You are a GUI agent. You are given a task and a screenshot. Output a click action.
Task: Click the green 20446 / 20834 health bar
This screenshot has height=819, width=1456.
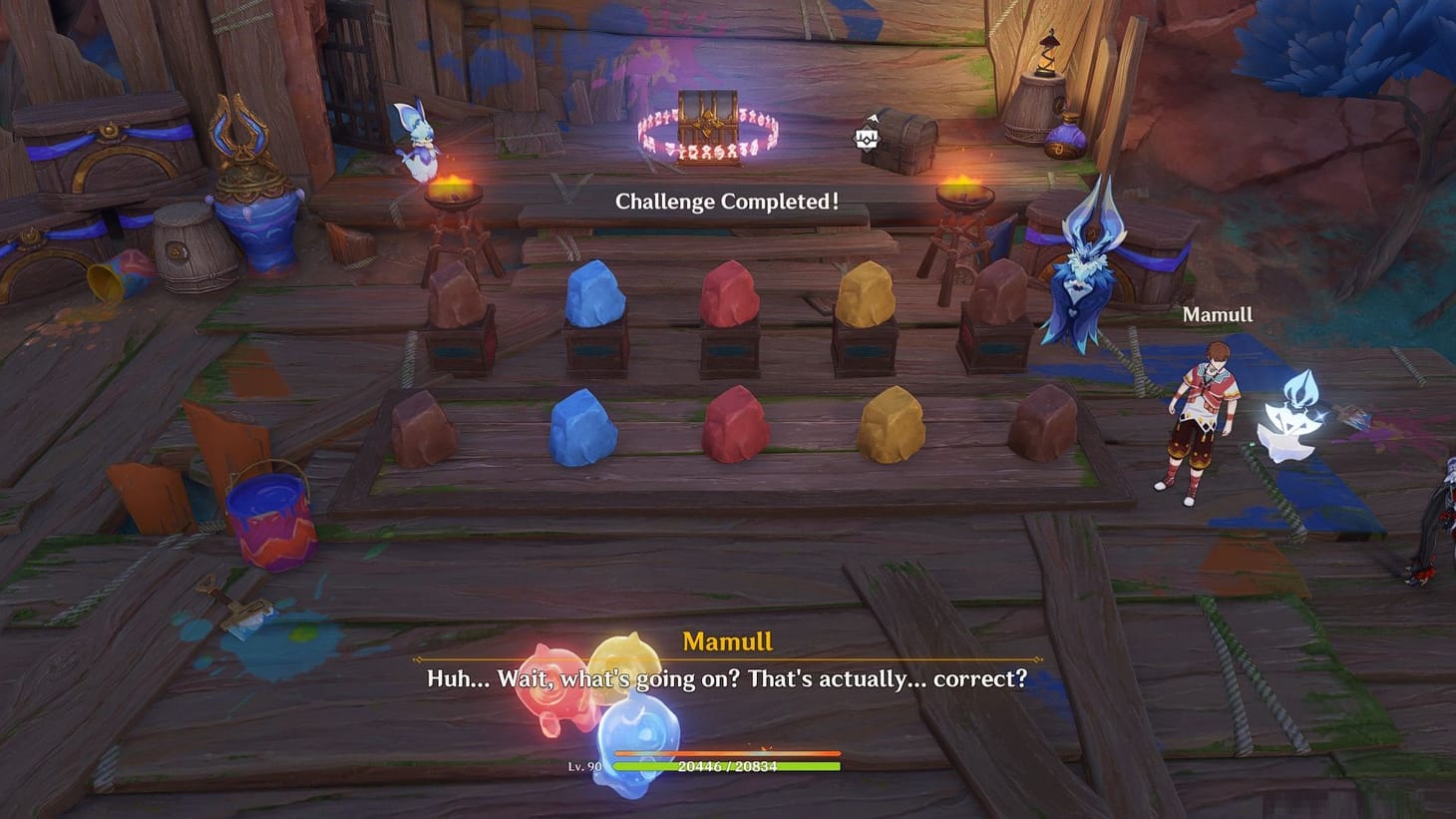tap(728, 766)
